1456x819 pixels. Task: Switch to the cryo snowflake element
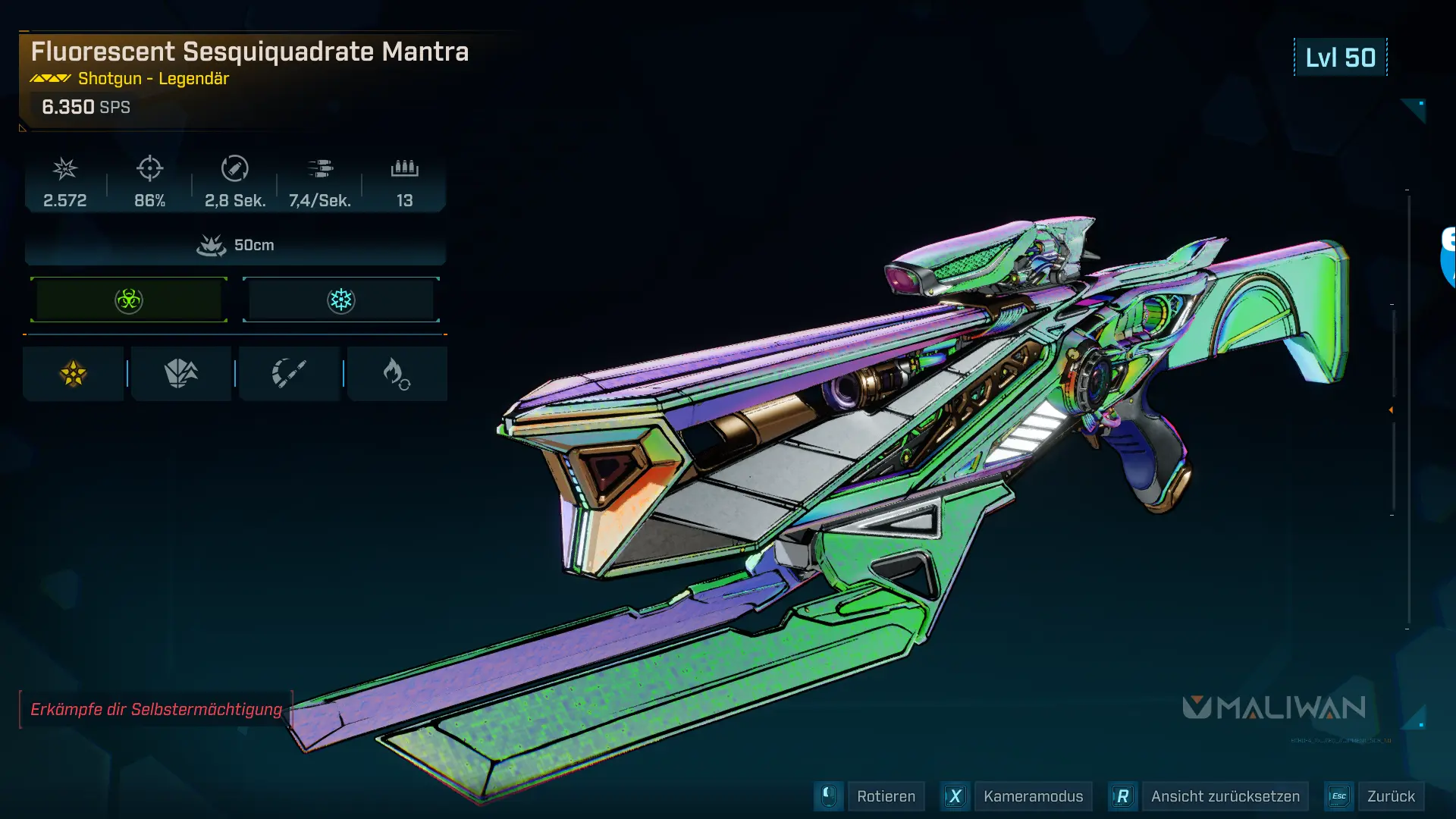tap(341, 300)
